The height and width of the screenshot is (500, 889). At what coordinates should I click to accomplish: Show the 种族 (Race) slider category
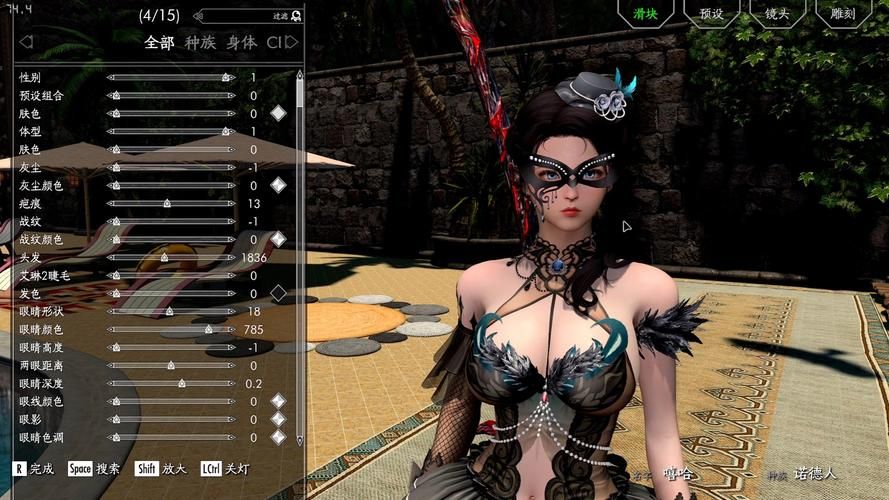200,42
